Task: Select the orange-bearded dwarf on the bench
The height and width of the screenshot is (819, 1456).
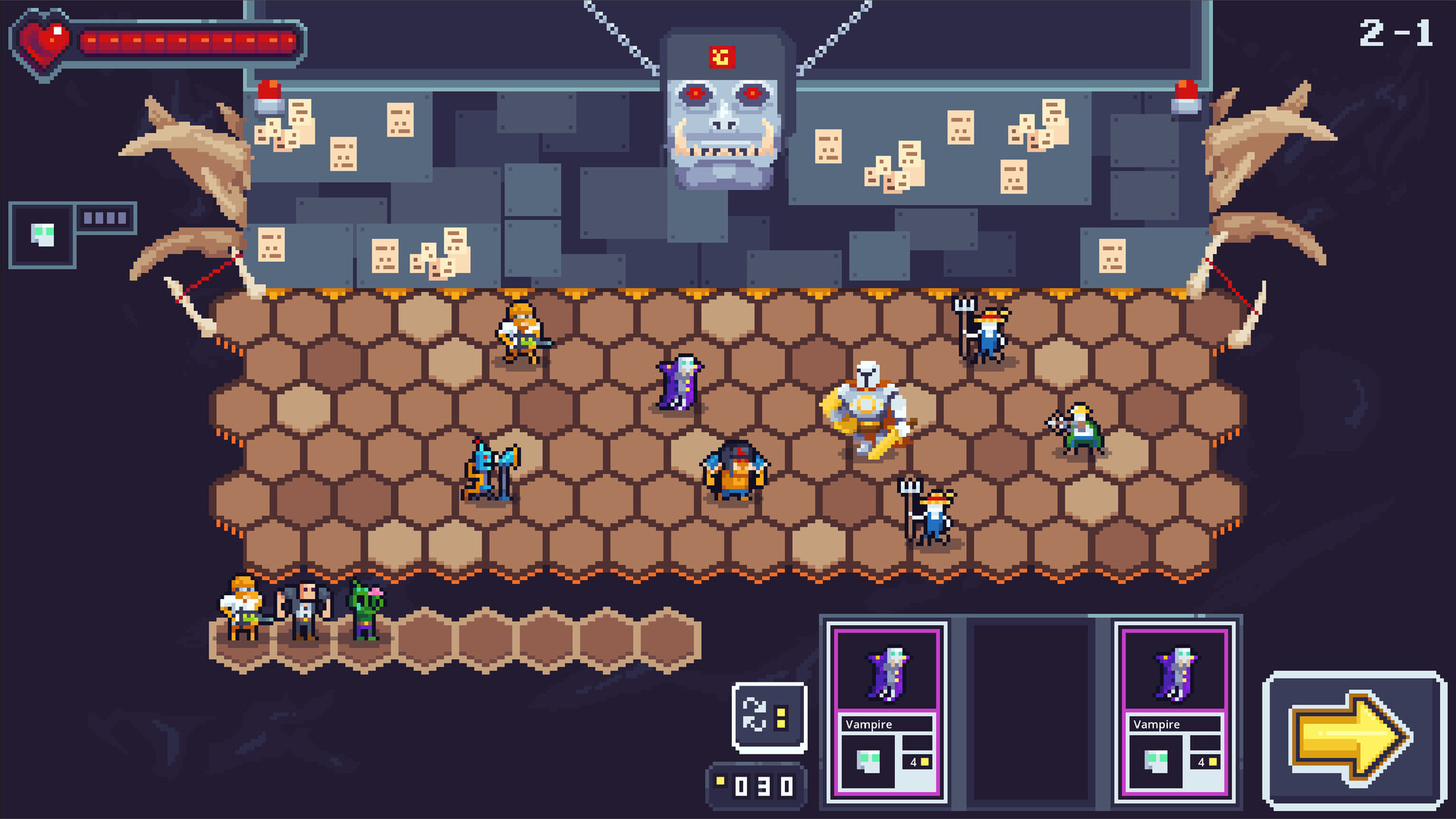Action: point(243,609)
